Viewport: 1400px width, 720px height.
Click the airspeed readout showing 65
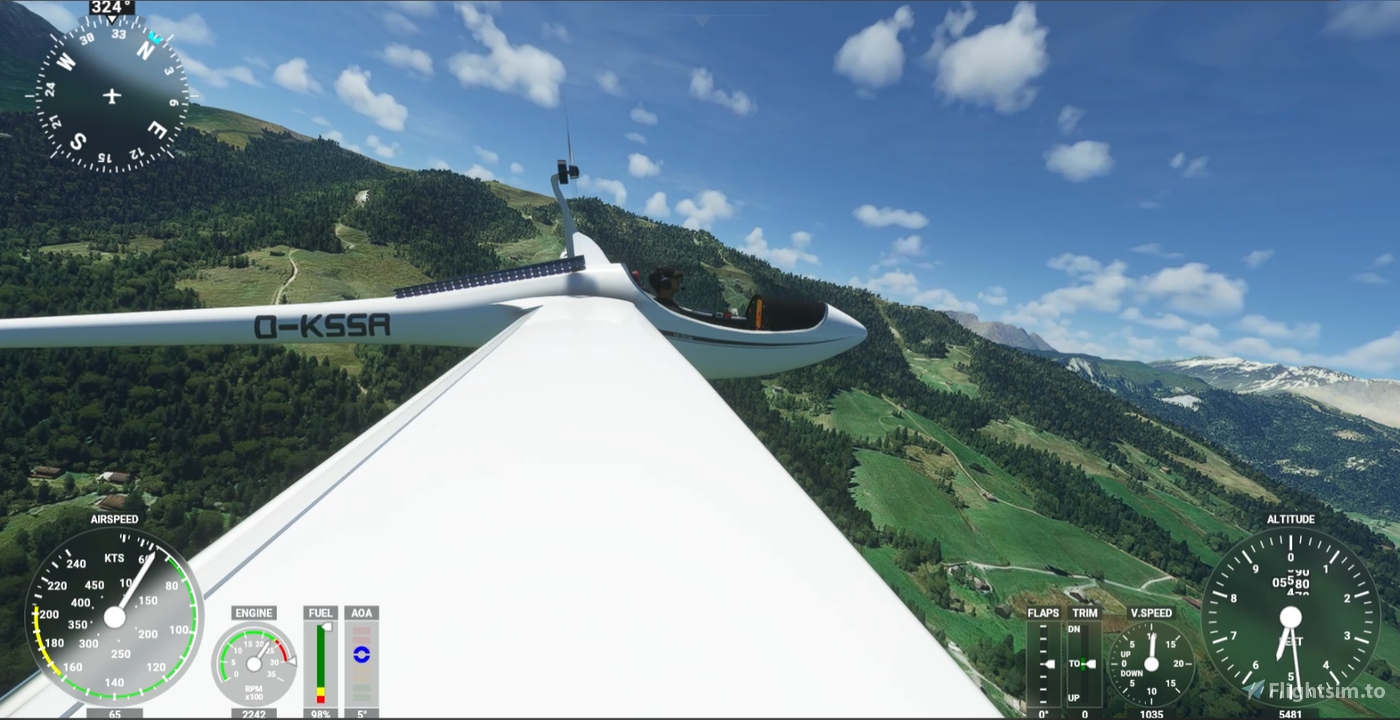pyautogui.click(x=112, y=714)
